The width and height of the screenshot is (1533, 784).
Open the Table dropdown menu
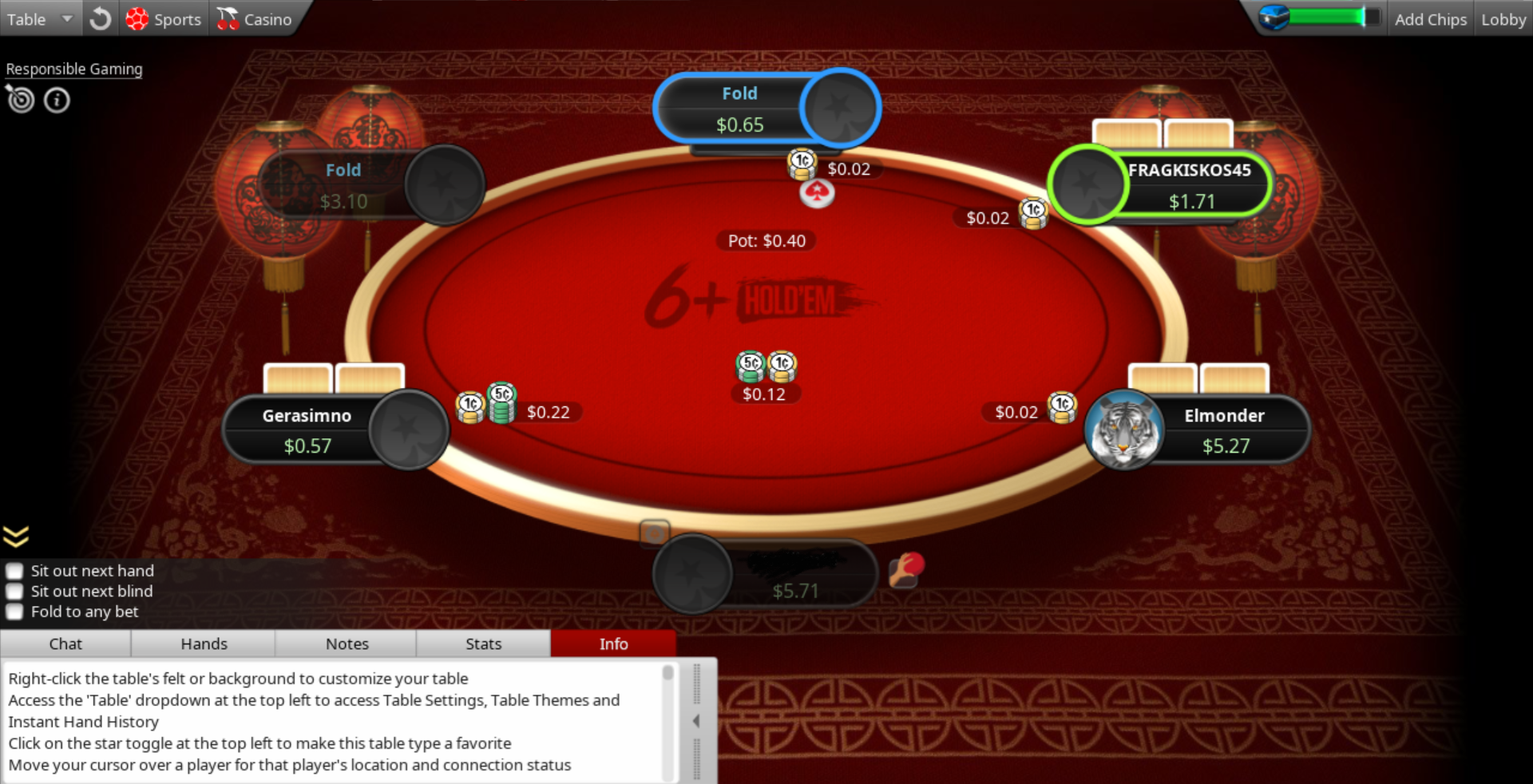(x=40, y=19)
